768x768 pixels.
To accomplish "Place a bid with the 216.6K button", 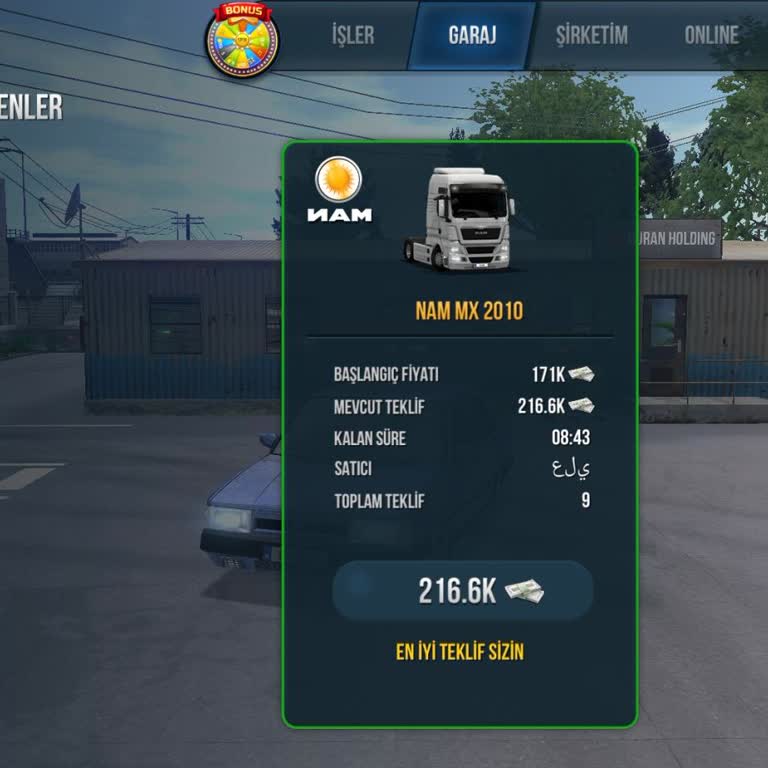I will [463, 591].
